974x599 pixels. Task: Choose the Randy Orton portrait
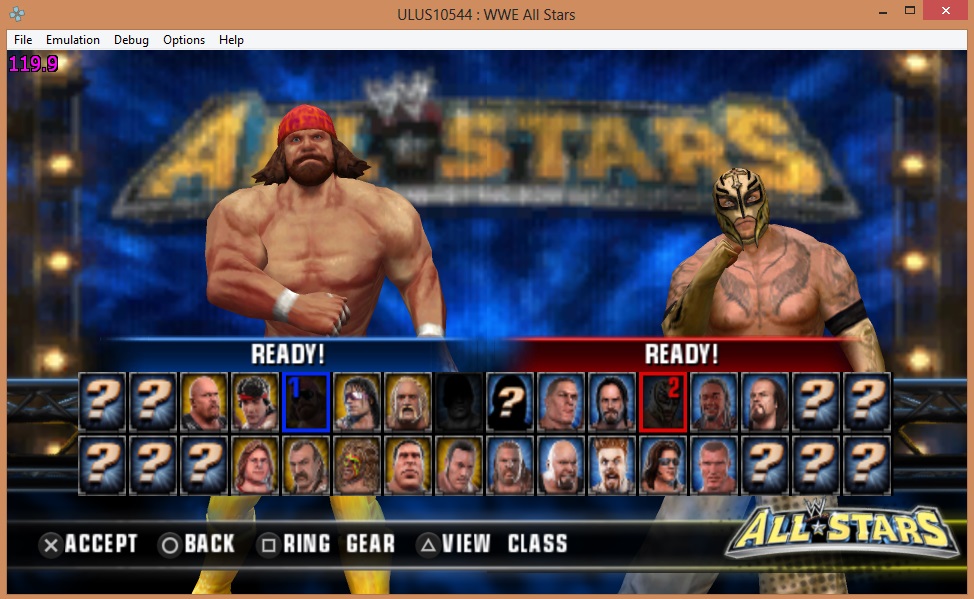pos(714,465)
